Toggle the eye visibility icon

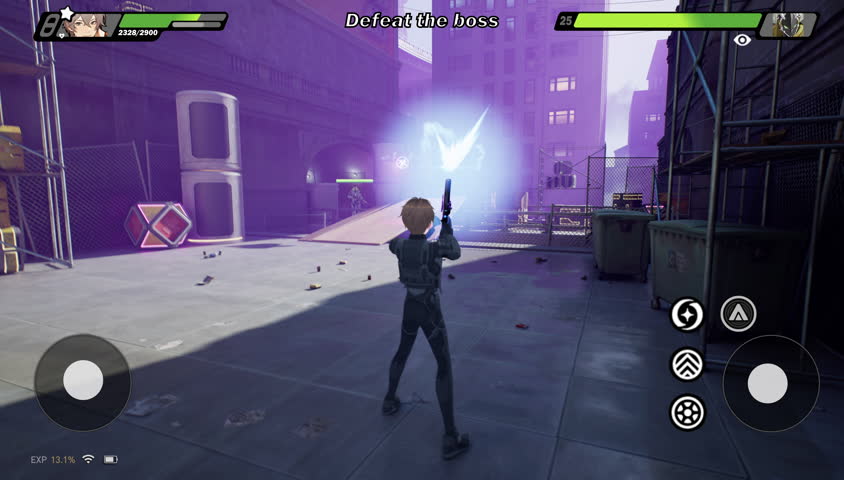click(742, 40)
